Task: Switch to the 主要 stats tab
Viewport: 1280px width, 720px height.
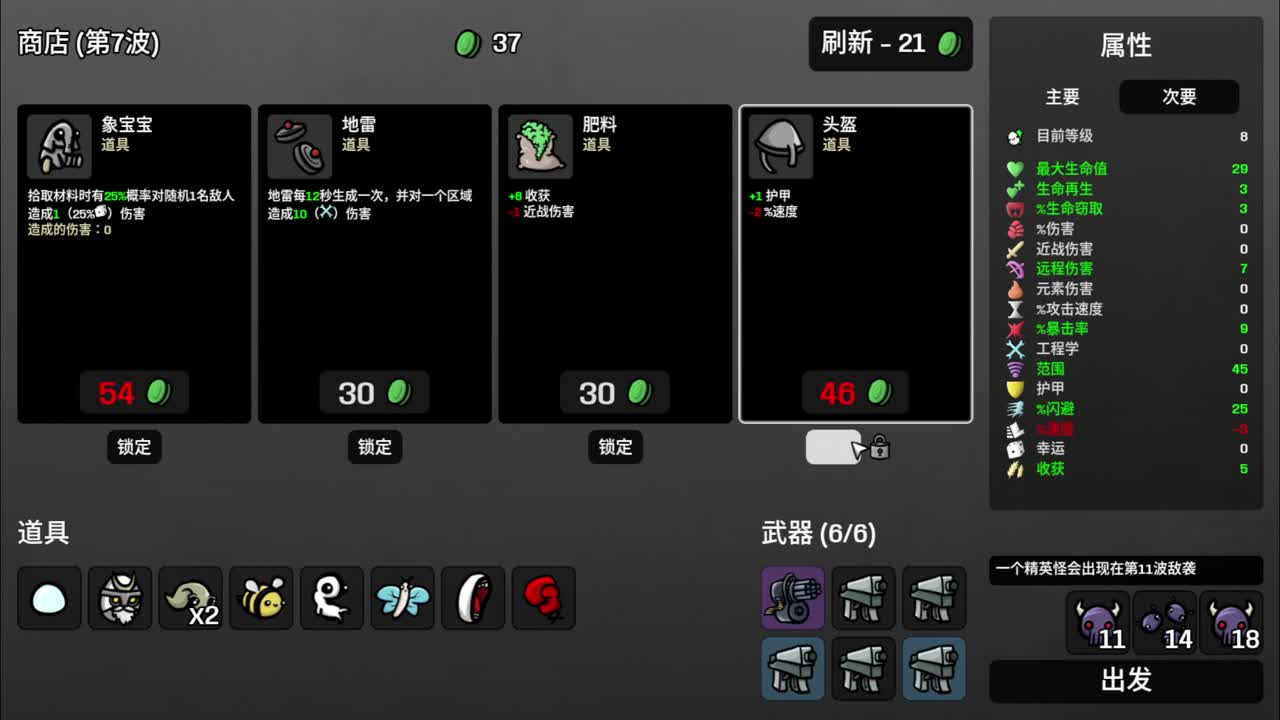Action: tap(1063, 97)
